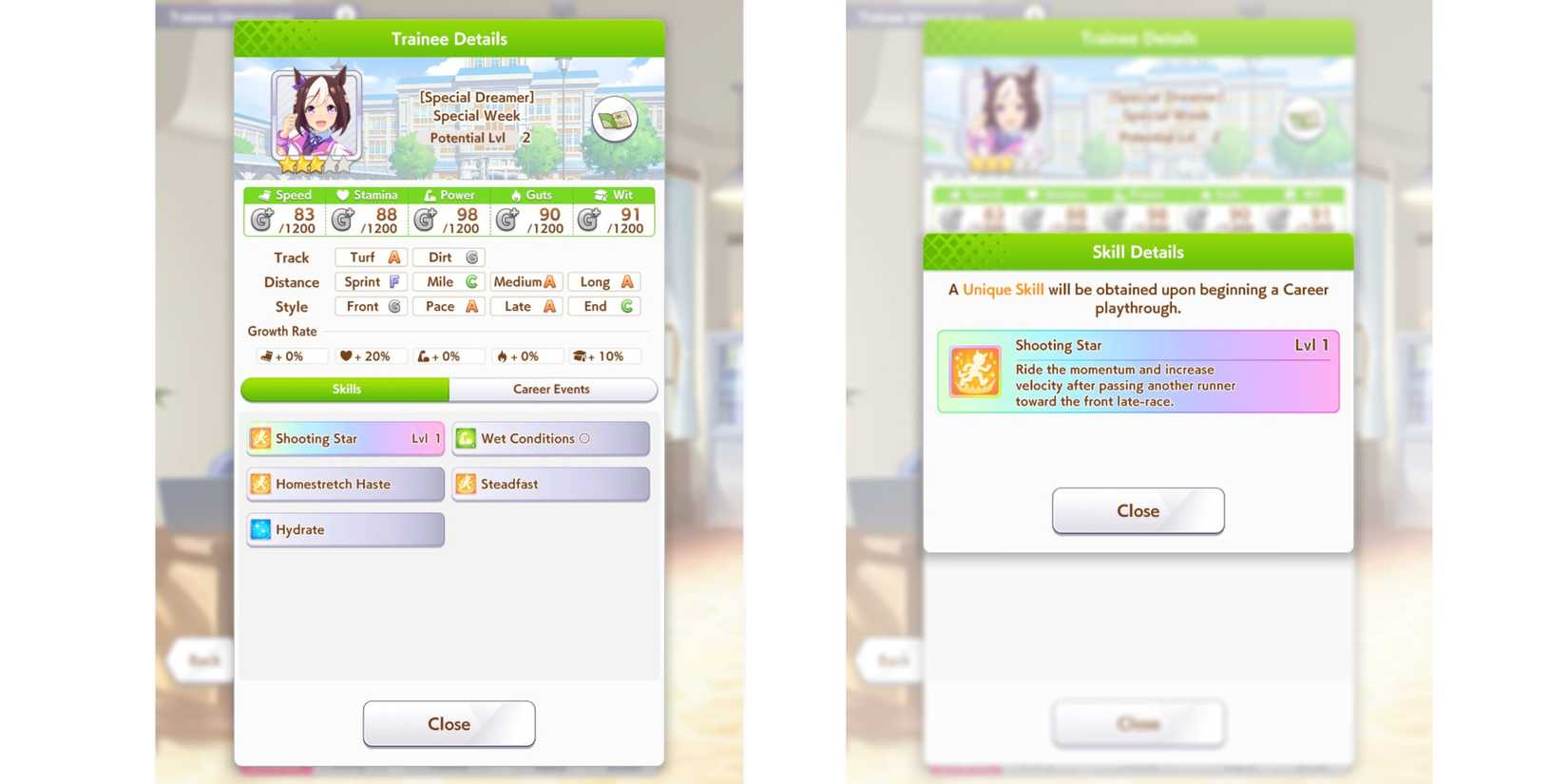
Task: Click the Wet Conditions skill icon
Action: click(x=467, y=438)
